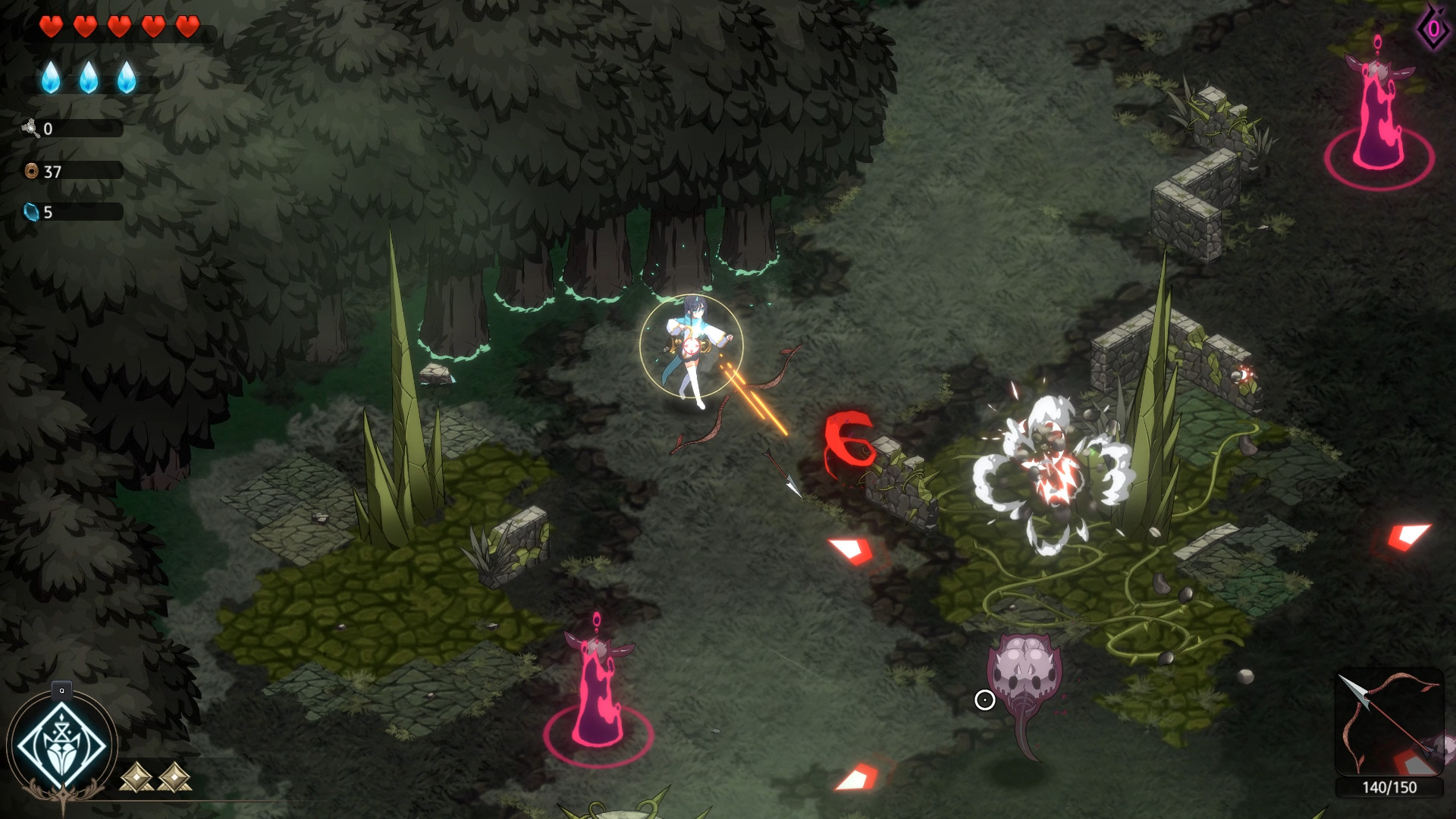This screenshot has height=819, width=1456.
Task: Click the Q keybind label above ability
Action: [x=61, y=690]
